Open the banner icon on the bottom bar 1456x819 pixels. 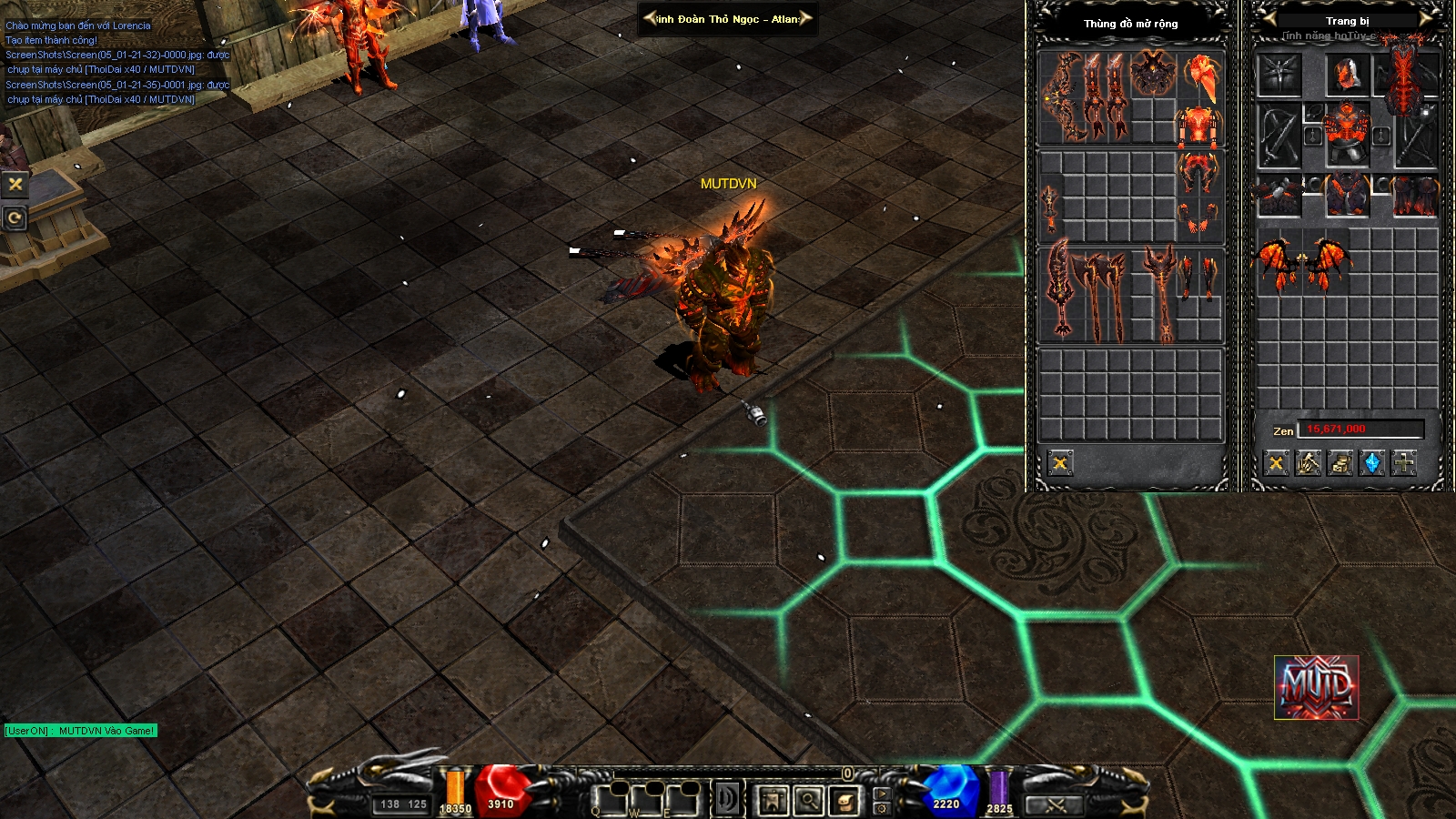(x=773, y=801)
